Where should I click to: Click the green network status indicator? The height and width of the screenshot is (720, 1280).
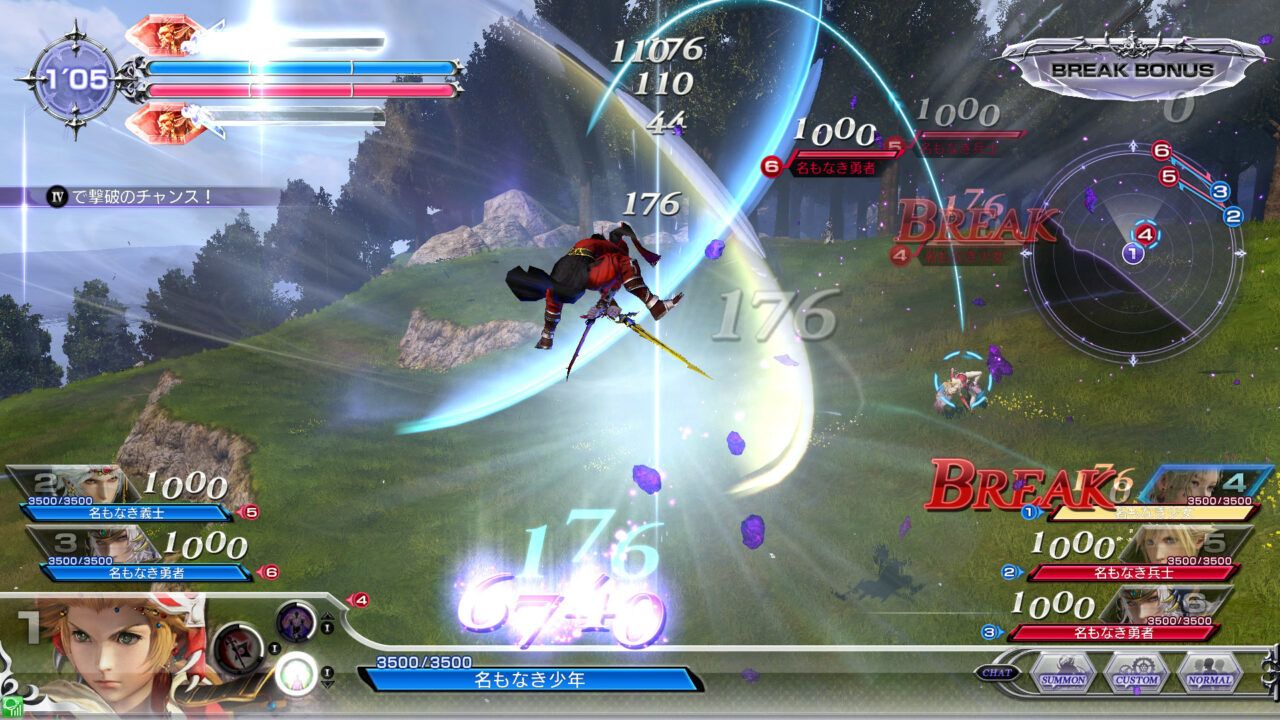pyautogui.click(x=13, y=706)
